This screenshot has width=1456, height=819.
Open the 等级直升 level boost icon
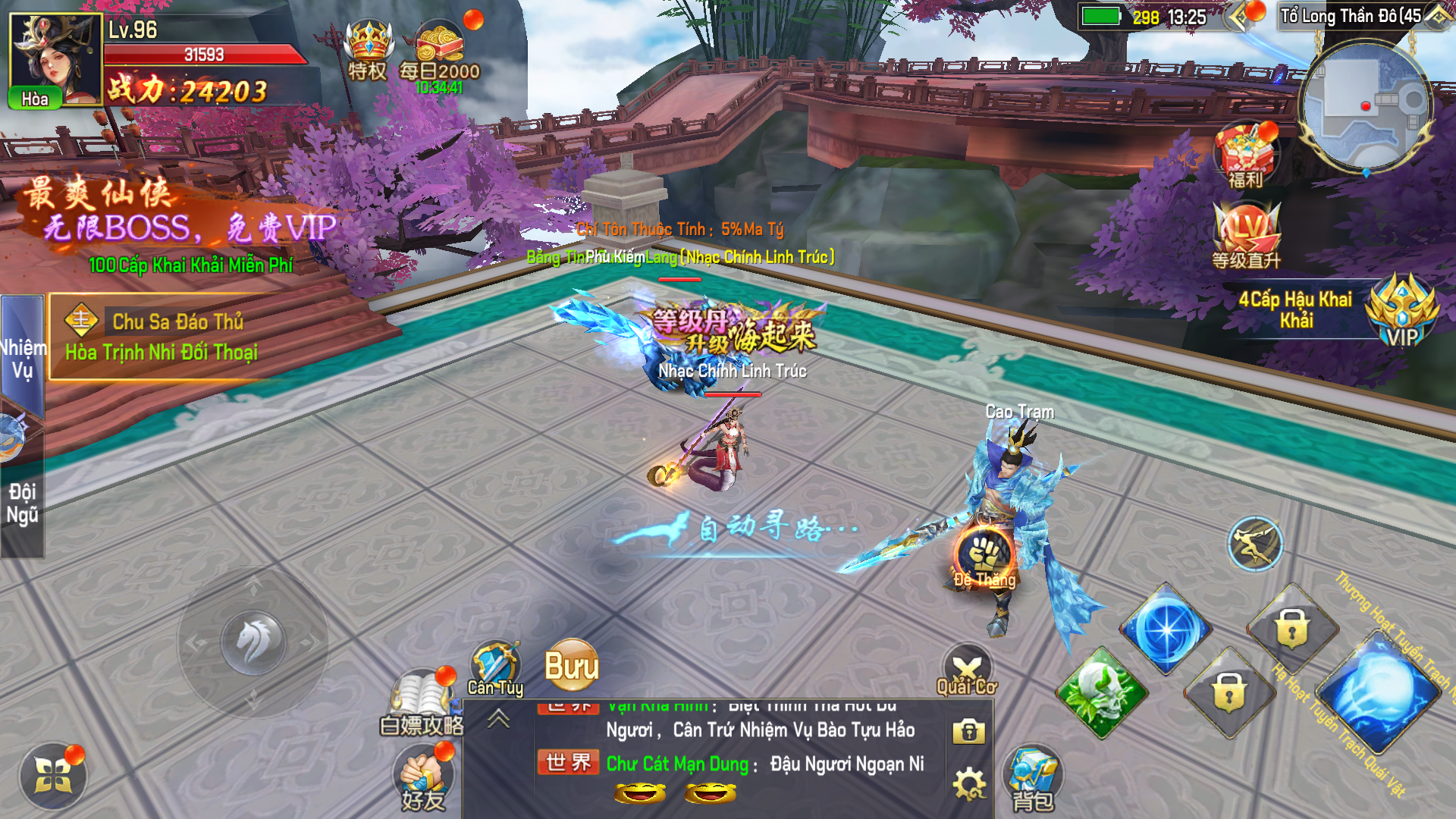(x=1246, y=235)
